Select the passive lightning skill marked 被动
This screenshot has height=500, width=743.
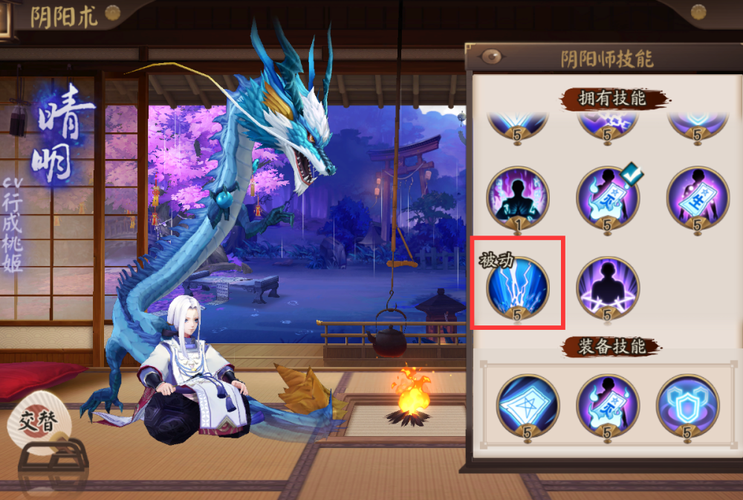point(517,287)
